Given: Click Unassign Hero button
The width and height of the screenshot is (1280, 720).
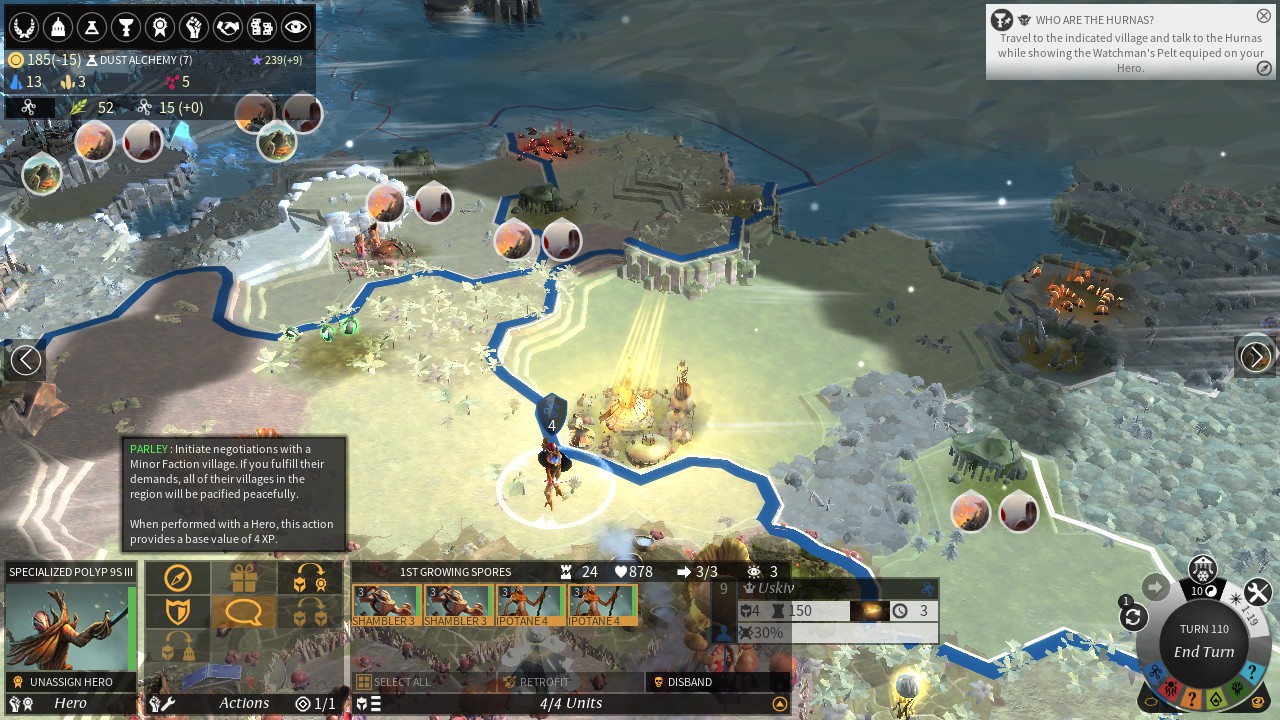Looking at the screenshot, I should pyautogui.click(x=71, y=682).
